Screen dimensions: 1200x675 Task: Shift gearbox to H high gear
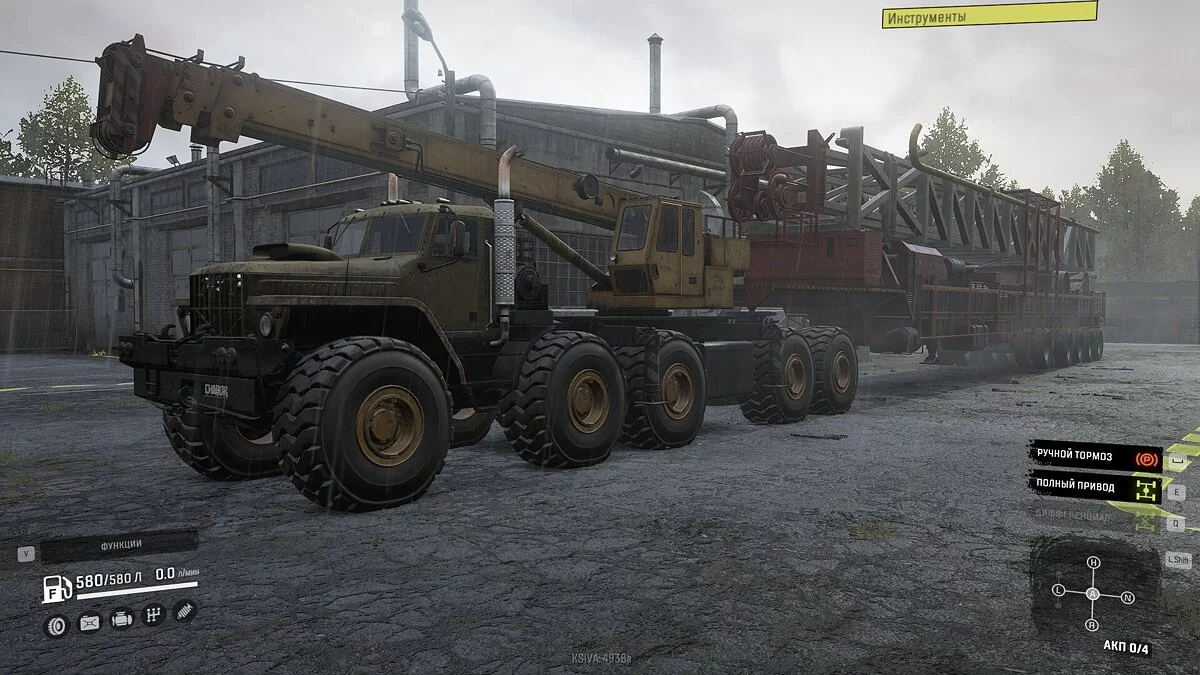pyautogui.click(x=1093, y=563)
